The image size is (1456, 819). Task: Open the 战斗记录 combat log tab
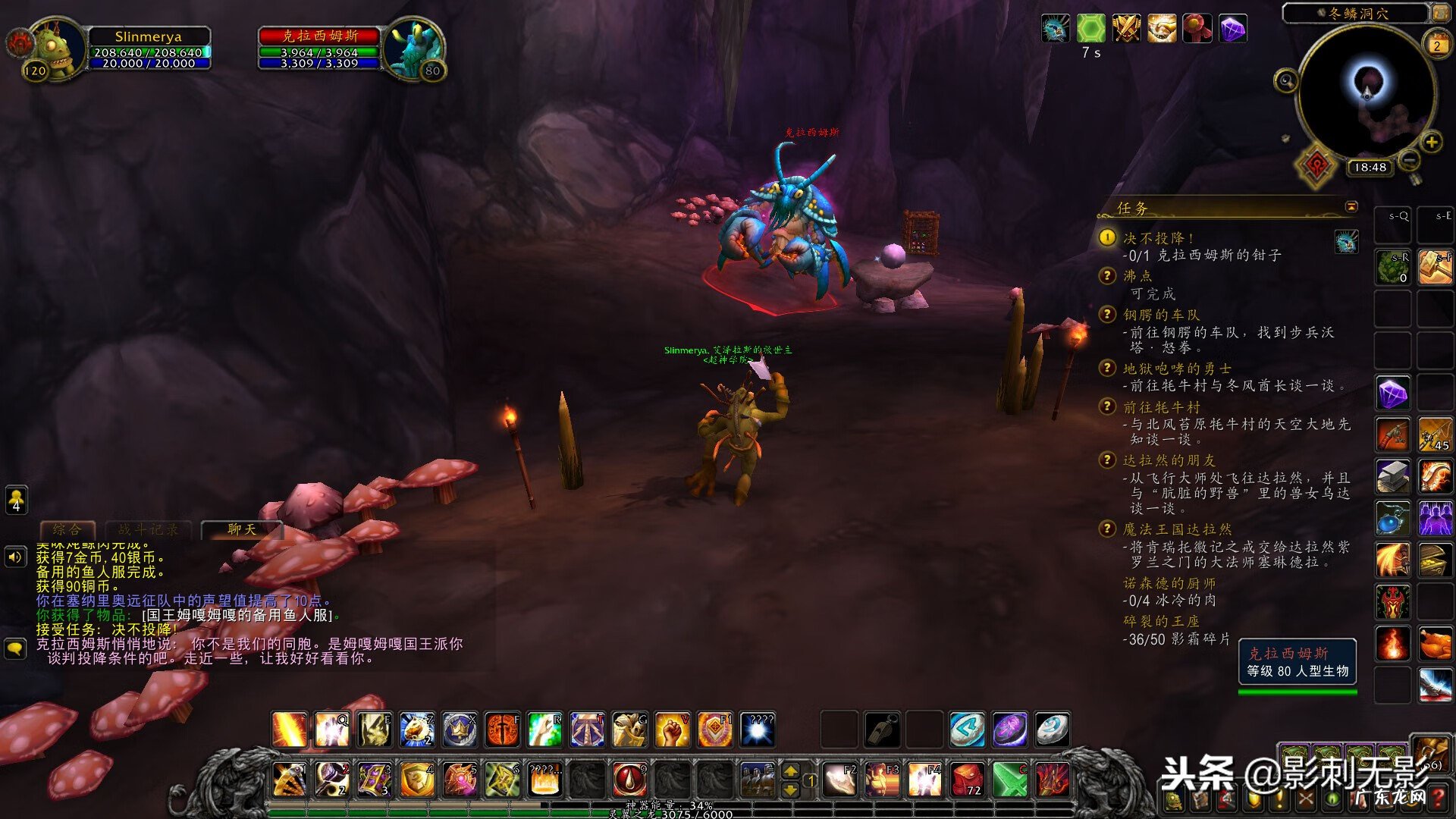[x=149, y=529]
